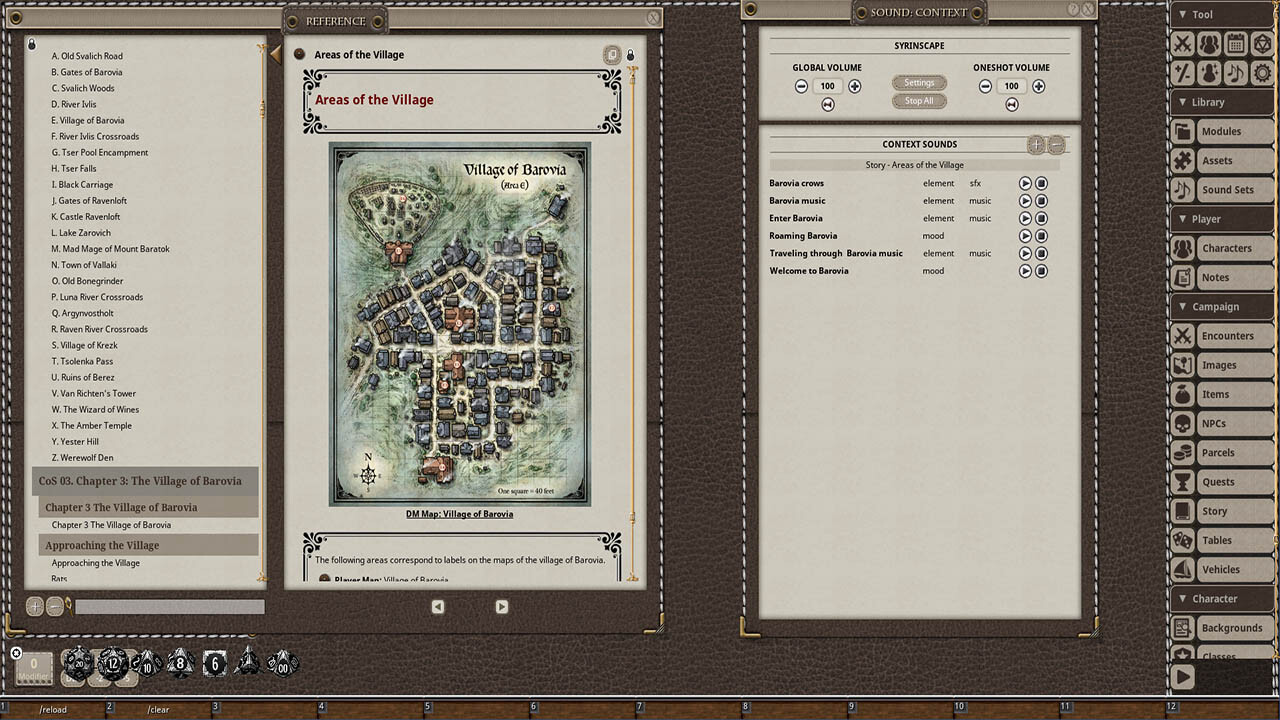This screenshot has width=1280, height=720.
Task: Open the Options gear icon in Tool section
Action: (x=1263, y=72)
